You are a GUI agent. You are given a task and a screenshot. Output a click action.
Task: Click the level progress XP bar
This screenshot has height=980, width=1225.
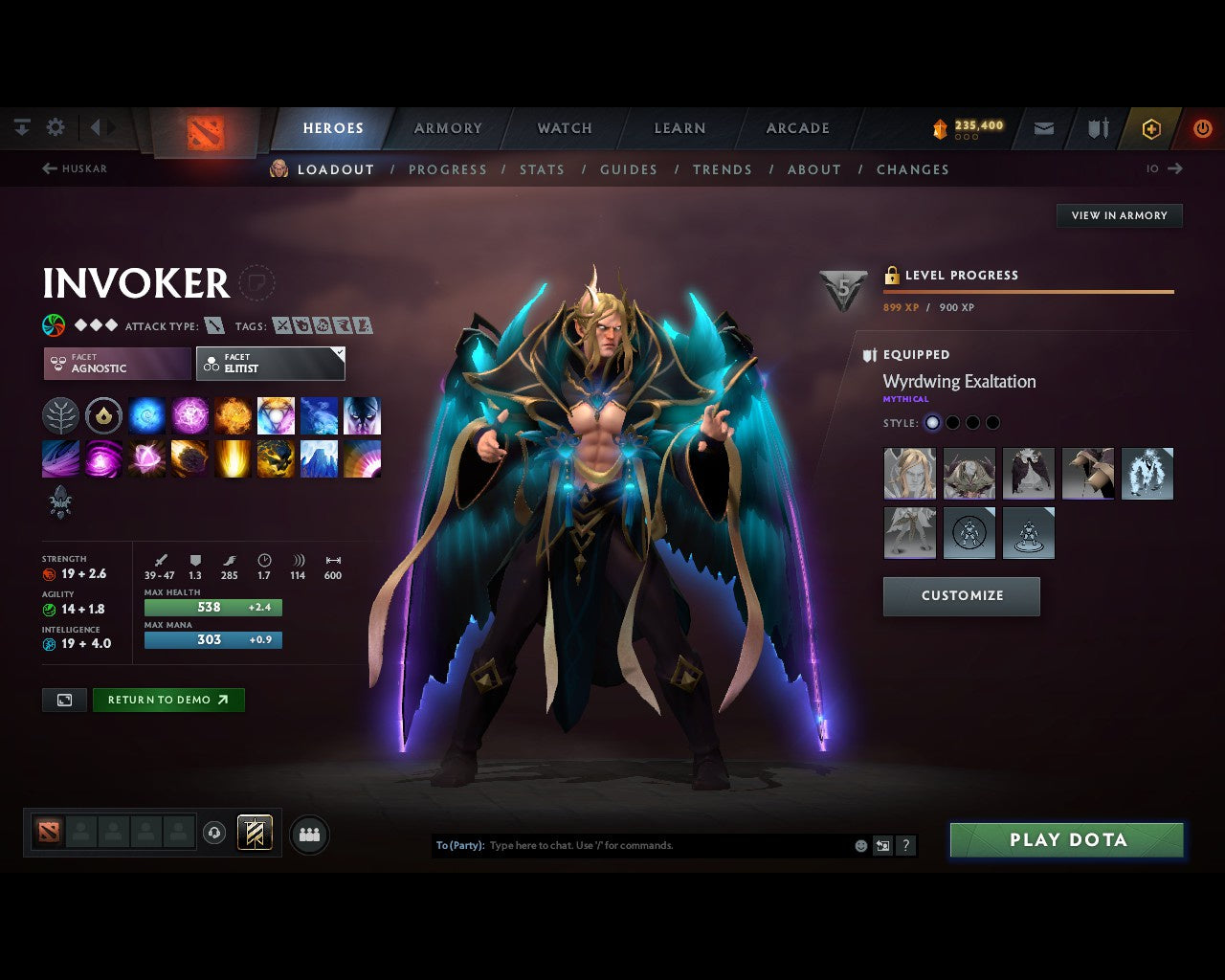pyautogui.click(x=1029, y=292)
